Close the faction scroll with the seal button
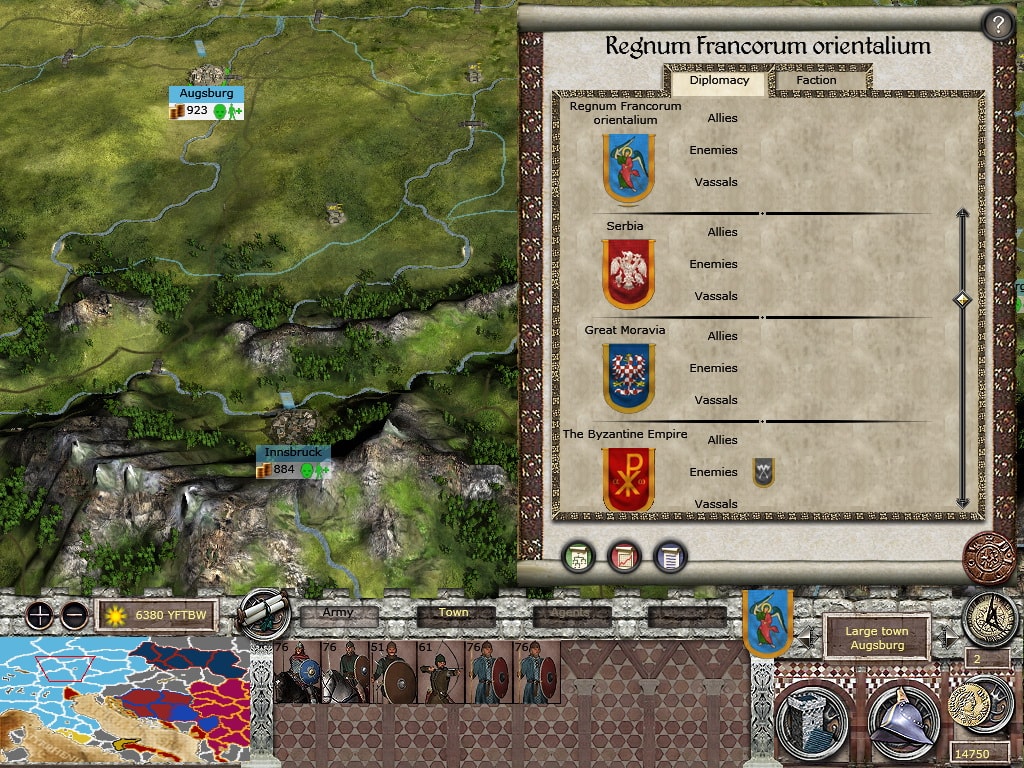Image resolution: width=1024 pixels, height=768 pixels. click(987, 557)
